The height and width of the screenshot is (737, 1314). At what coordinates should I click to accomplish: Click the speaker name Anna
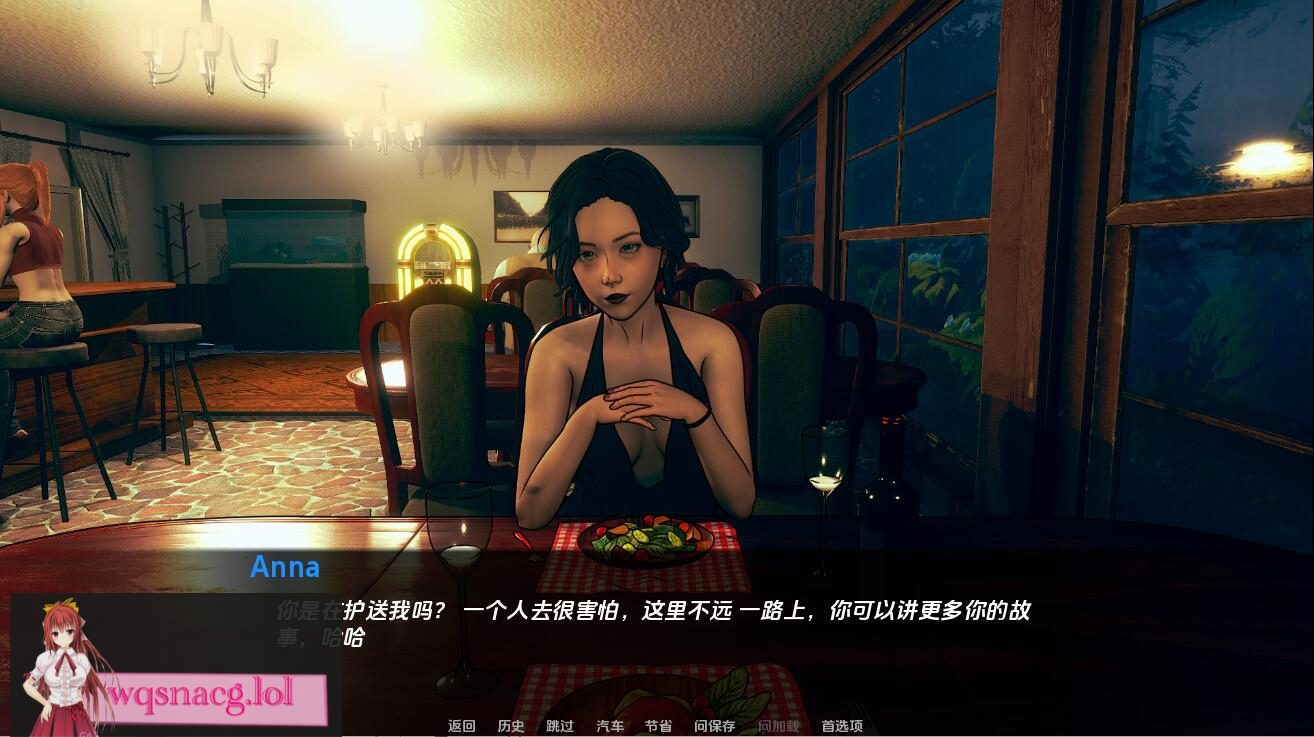pyautogui.click(x=286, y=568)
